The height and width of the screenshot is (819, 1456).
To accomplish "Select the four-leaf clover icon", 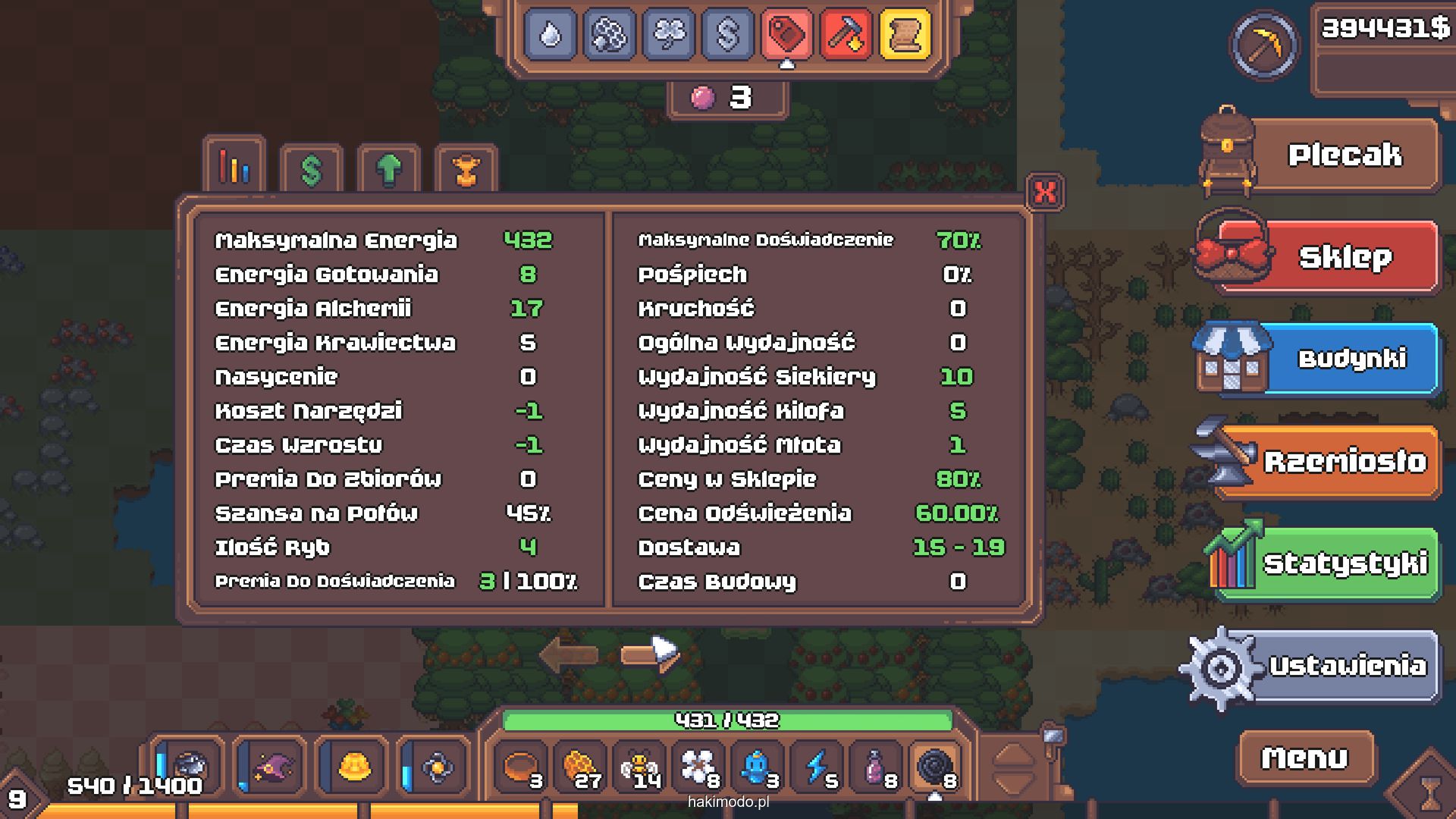I will tap(668, 34).
